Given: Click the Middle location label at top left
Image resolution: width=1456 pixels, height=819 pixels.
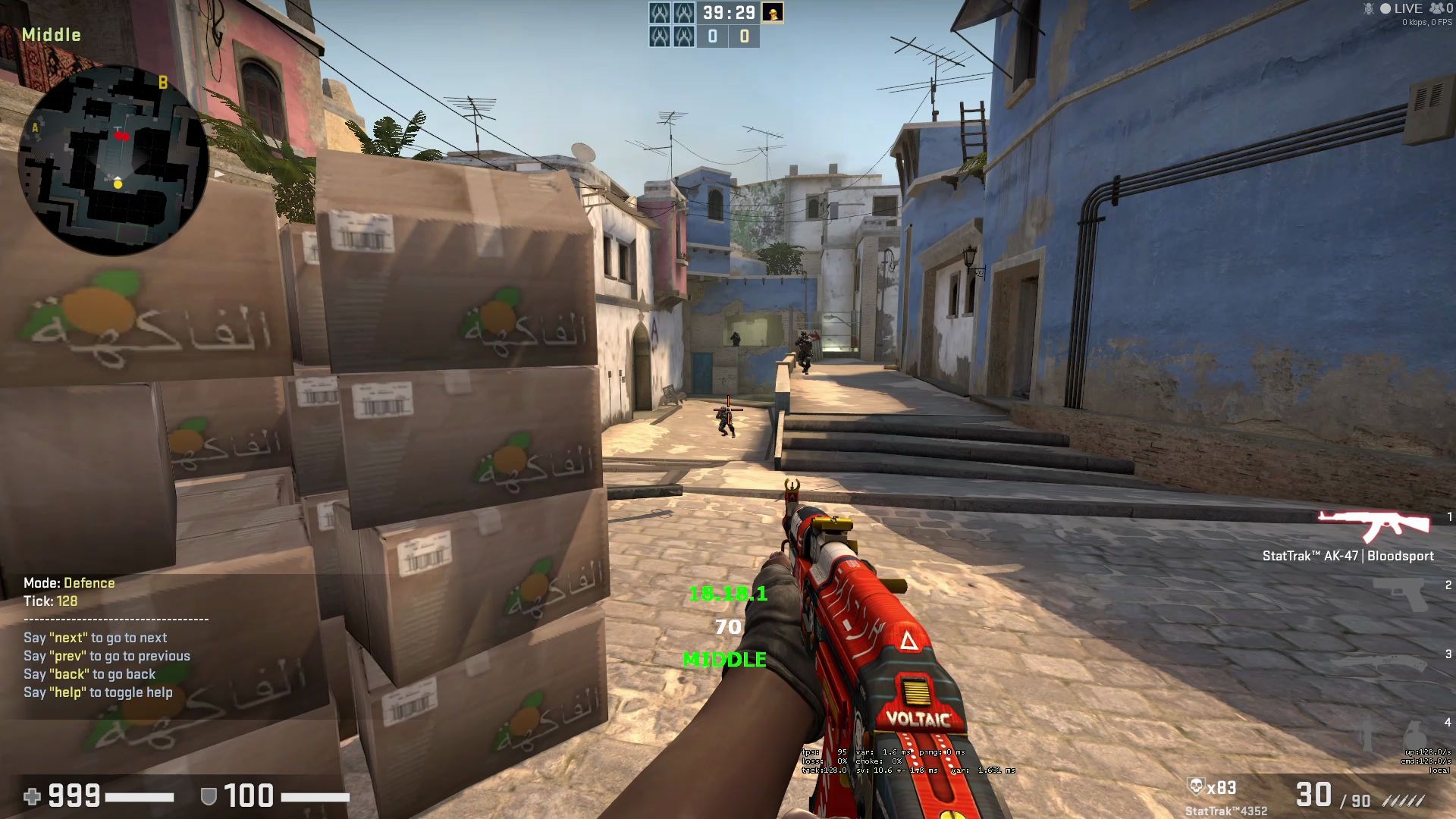Looking at the screenshot, I should [x=52, y=34].
